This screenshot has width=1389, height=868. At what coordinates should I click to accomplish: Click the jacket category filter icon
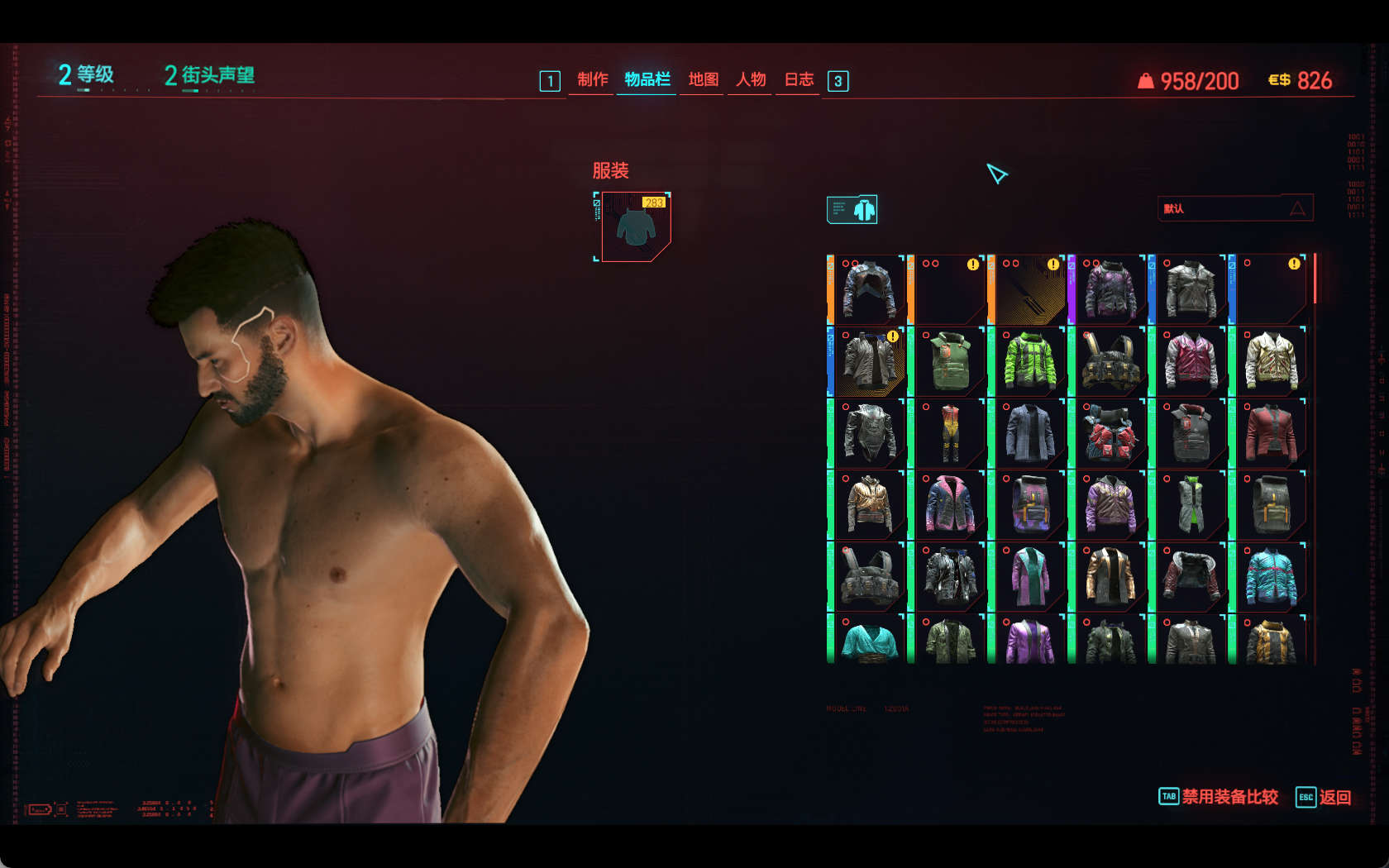(x=852, y=210)
